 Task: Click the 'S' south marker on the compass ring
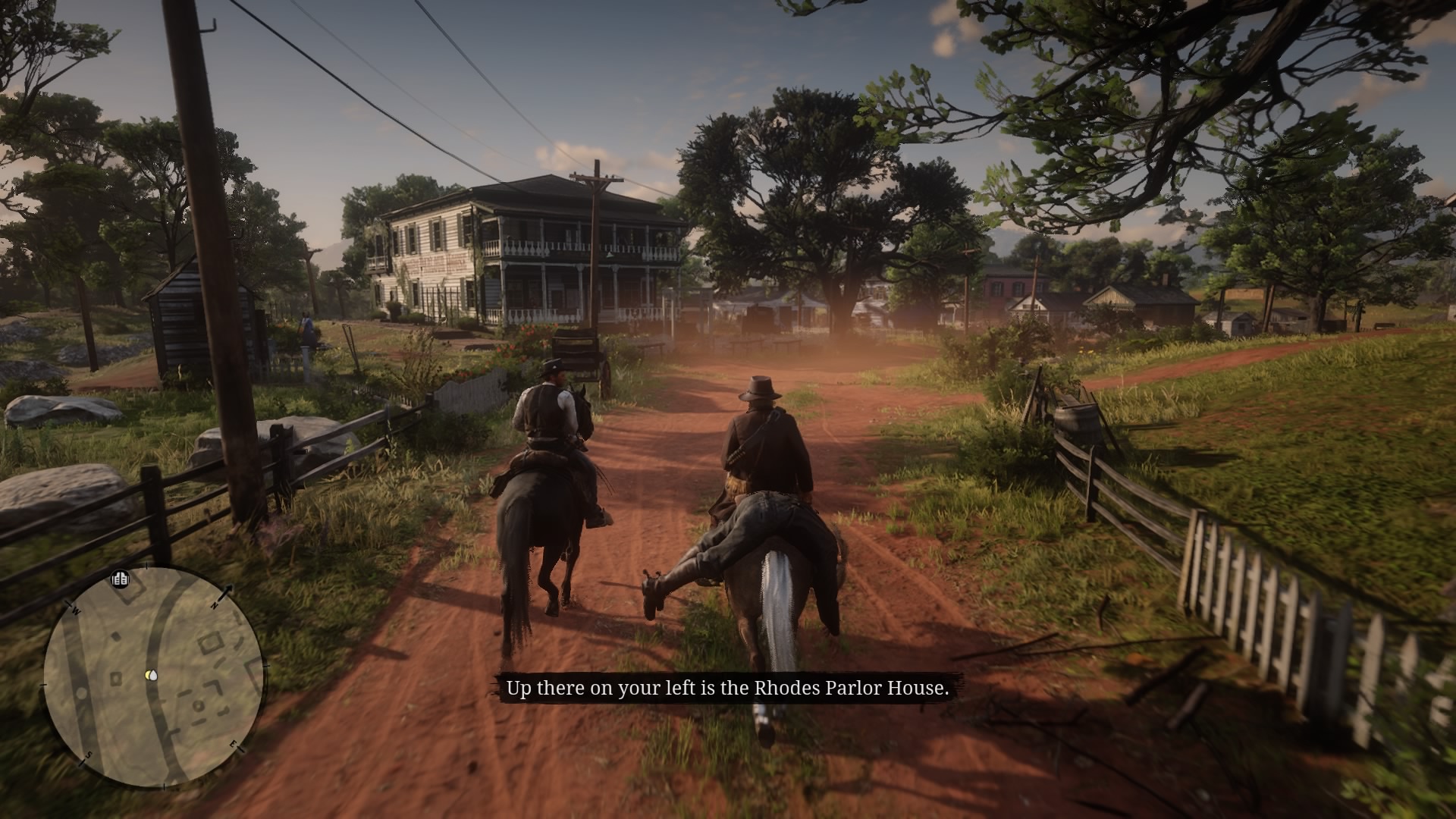[x=88, y=755]
